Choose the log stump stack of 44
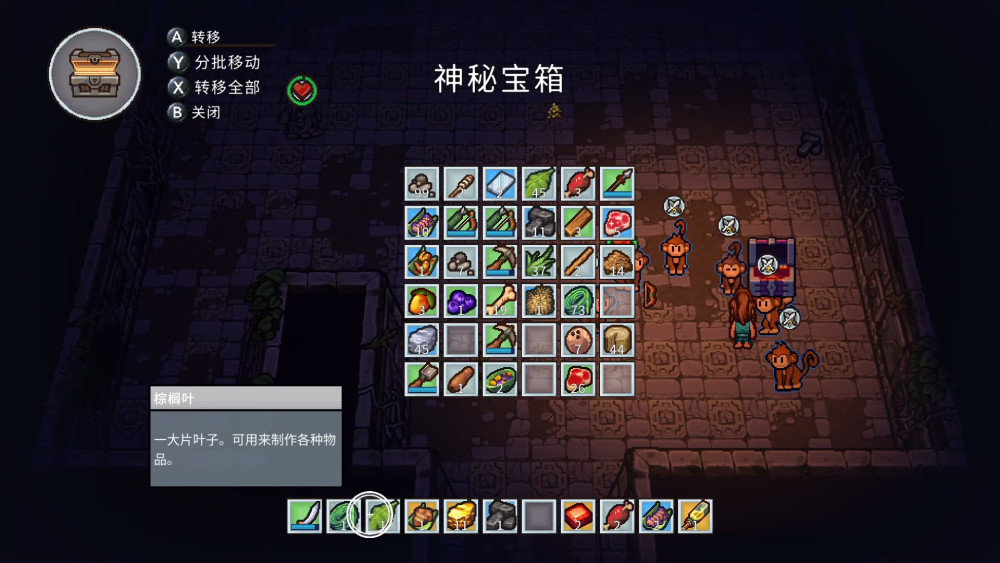The width and height of the screenshot is (1000, 563). click(x=617, y=339)
